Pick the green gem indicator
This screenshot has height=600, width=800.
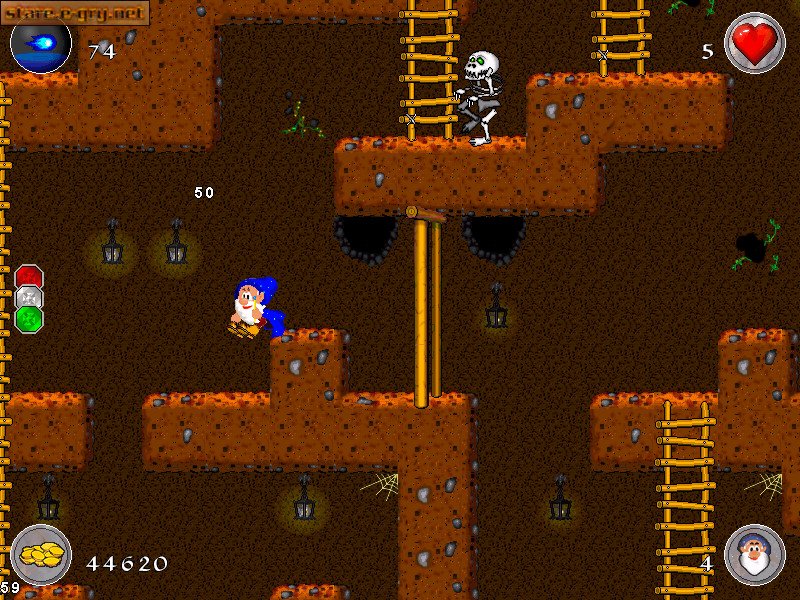click(x=29, y=319)
